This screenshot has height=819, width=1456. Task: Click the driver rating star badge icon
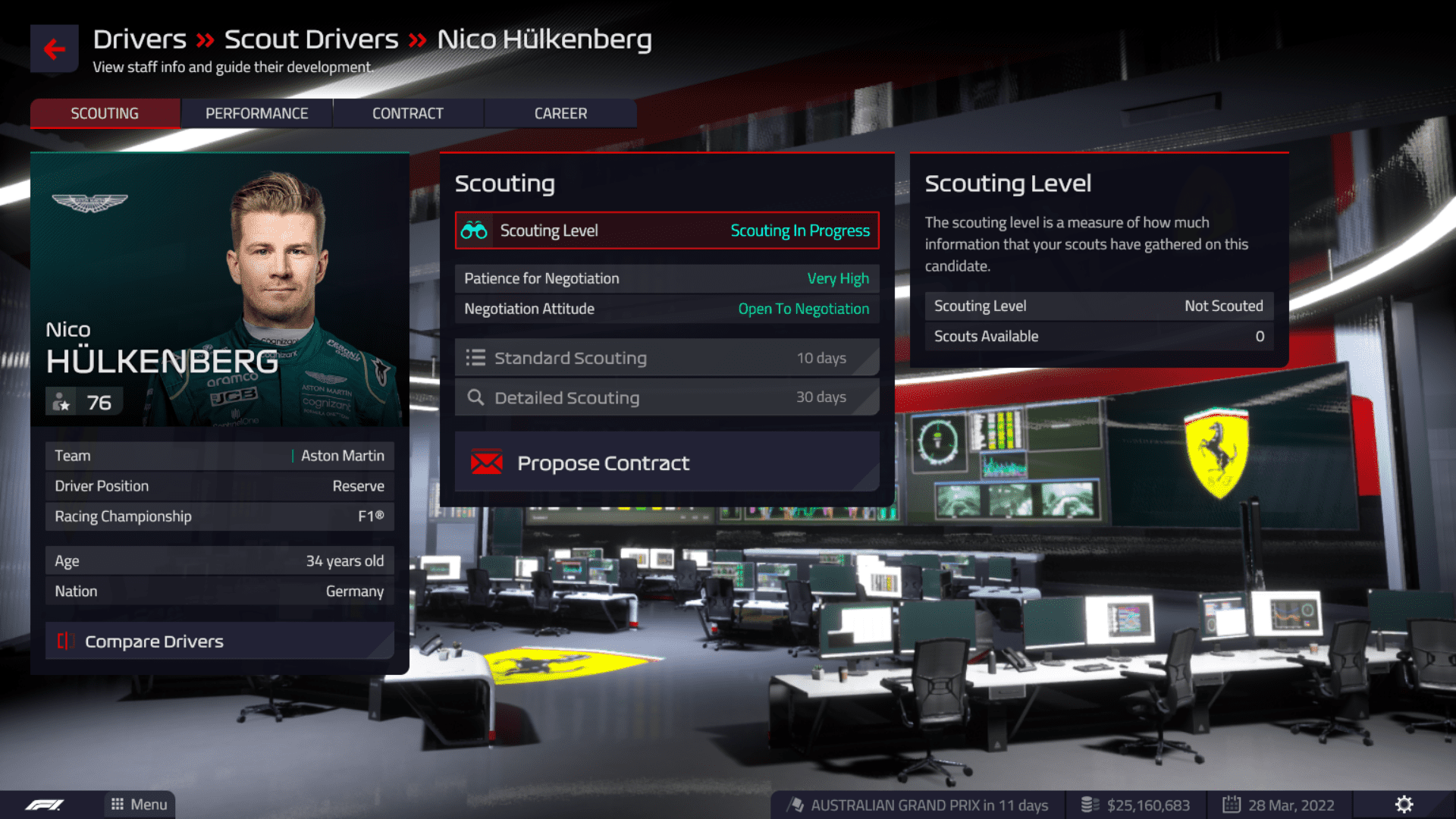[x=63, y=401]
